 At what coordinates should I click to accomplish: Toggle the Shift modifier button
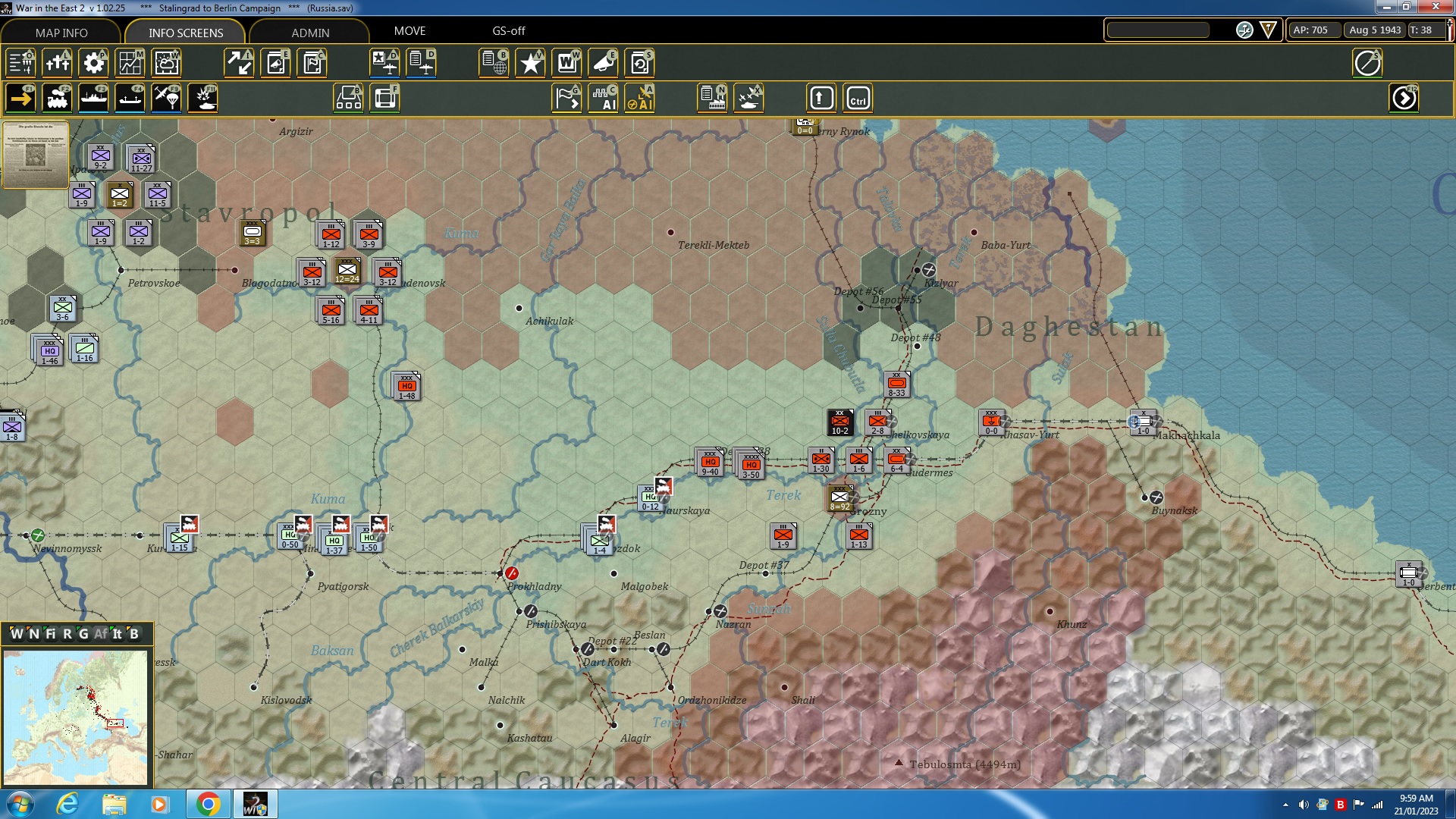pyautogui.click(x=821, y=98)
